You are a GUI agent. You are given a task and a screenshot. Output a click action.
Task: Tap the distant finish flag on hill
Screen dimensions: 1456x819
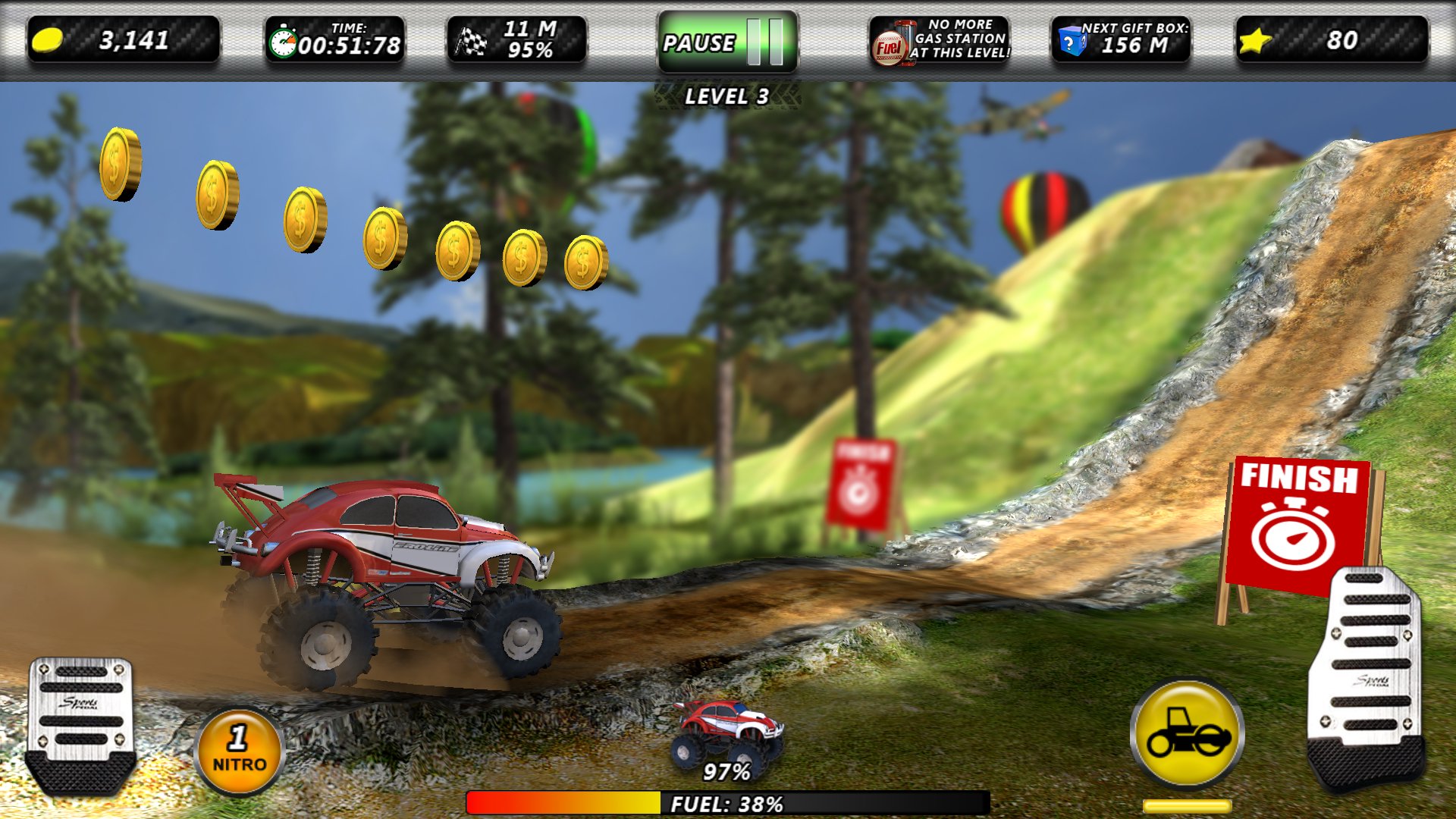point(860,482)
